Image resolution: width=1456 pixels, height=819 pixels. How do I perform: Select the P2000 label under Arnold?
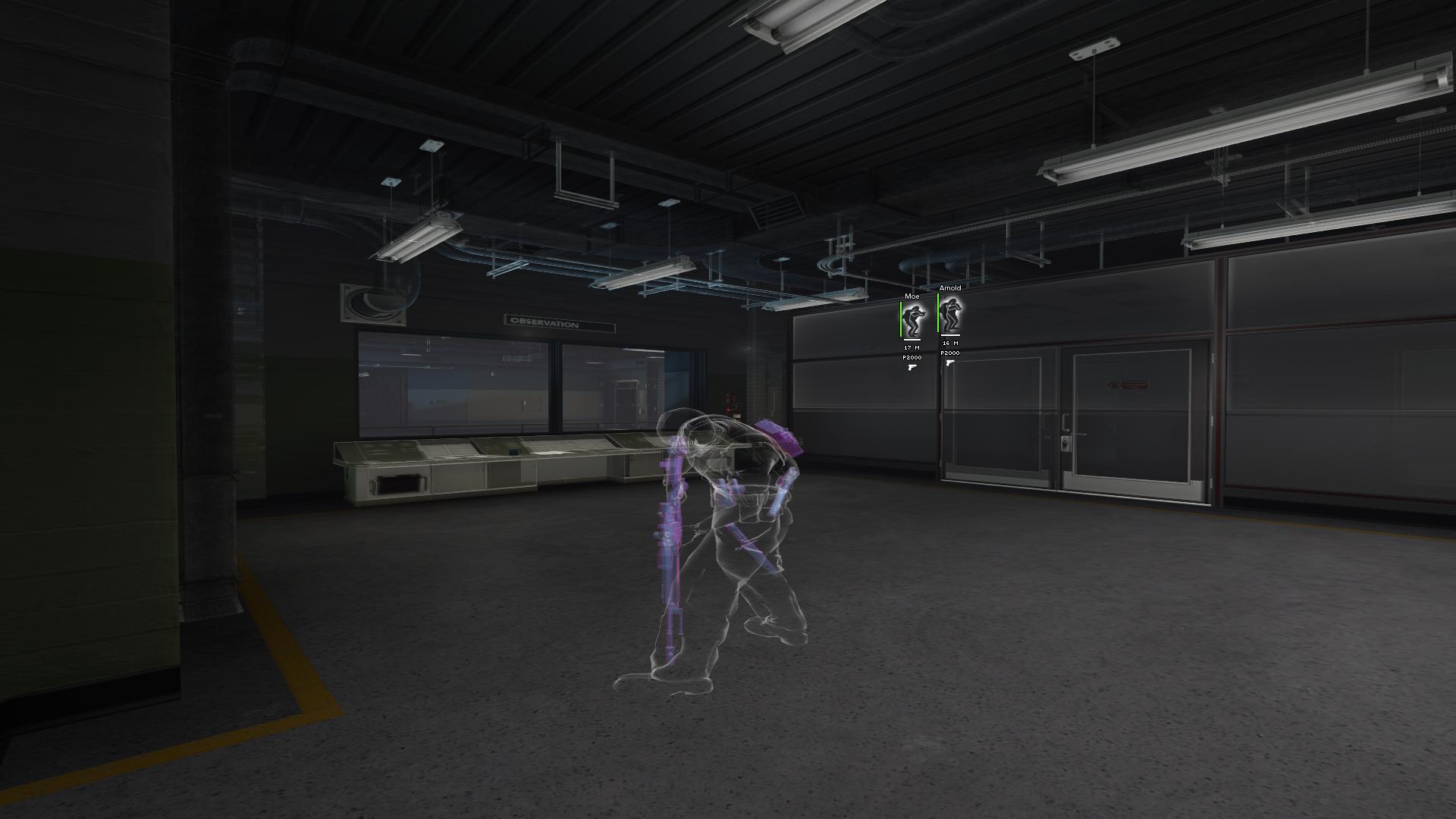[x=950, y=353]
